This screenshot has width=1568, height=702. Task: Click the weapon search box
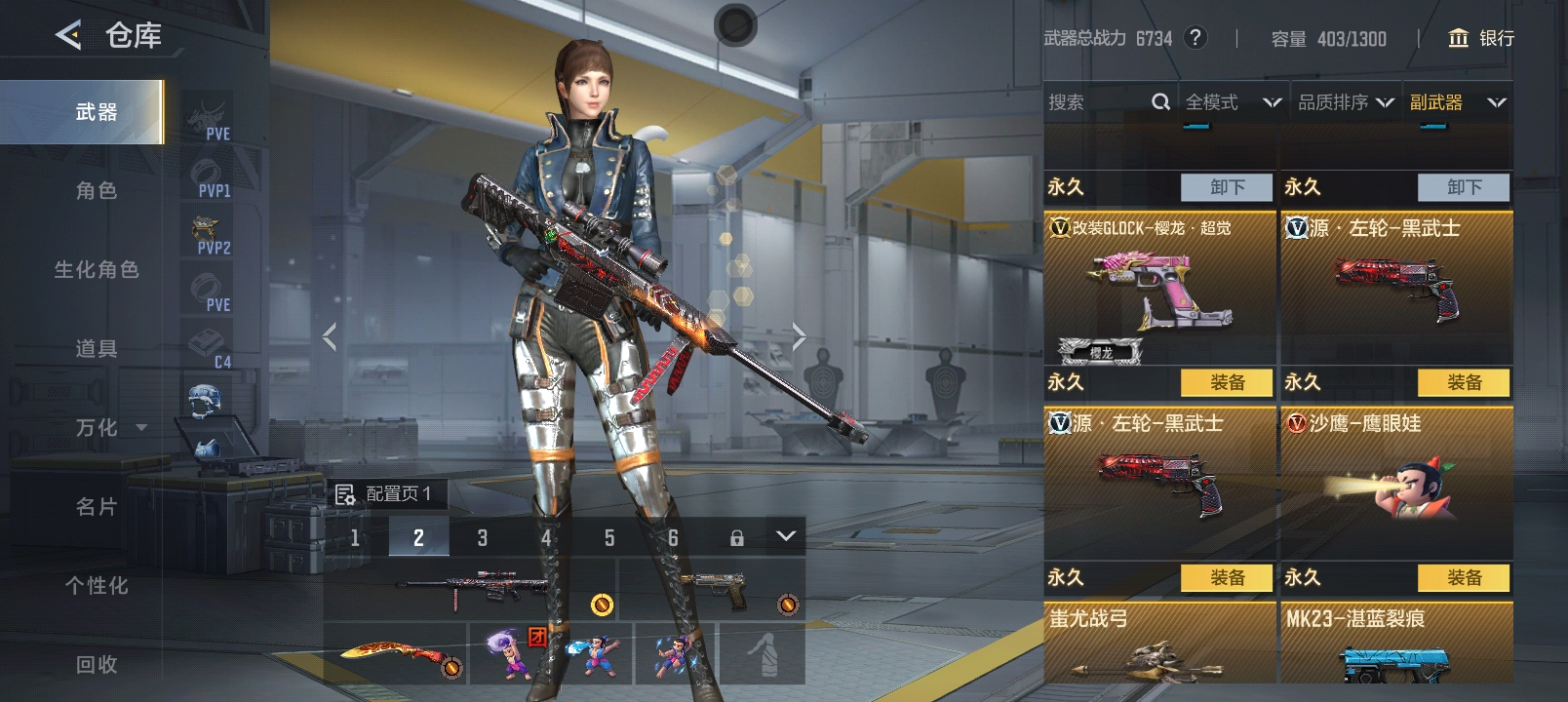point(1097,102)
